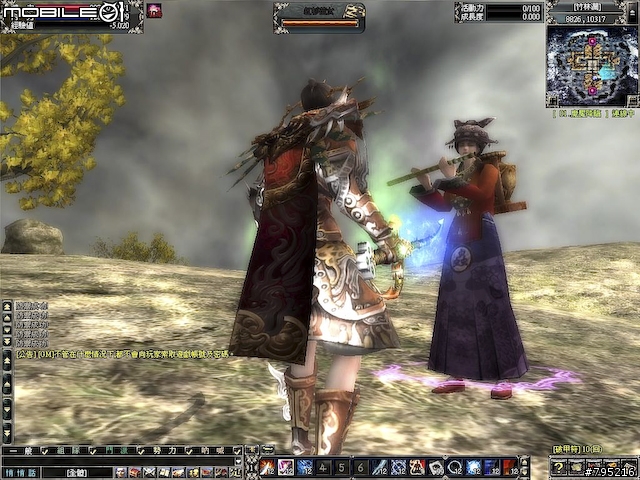
Task: Select the target nameplate at top center
Action: point(319,14)
